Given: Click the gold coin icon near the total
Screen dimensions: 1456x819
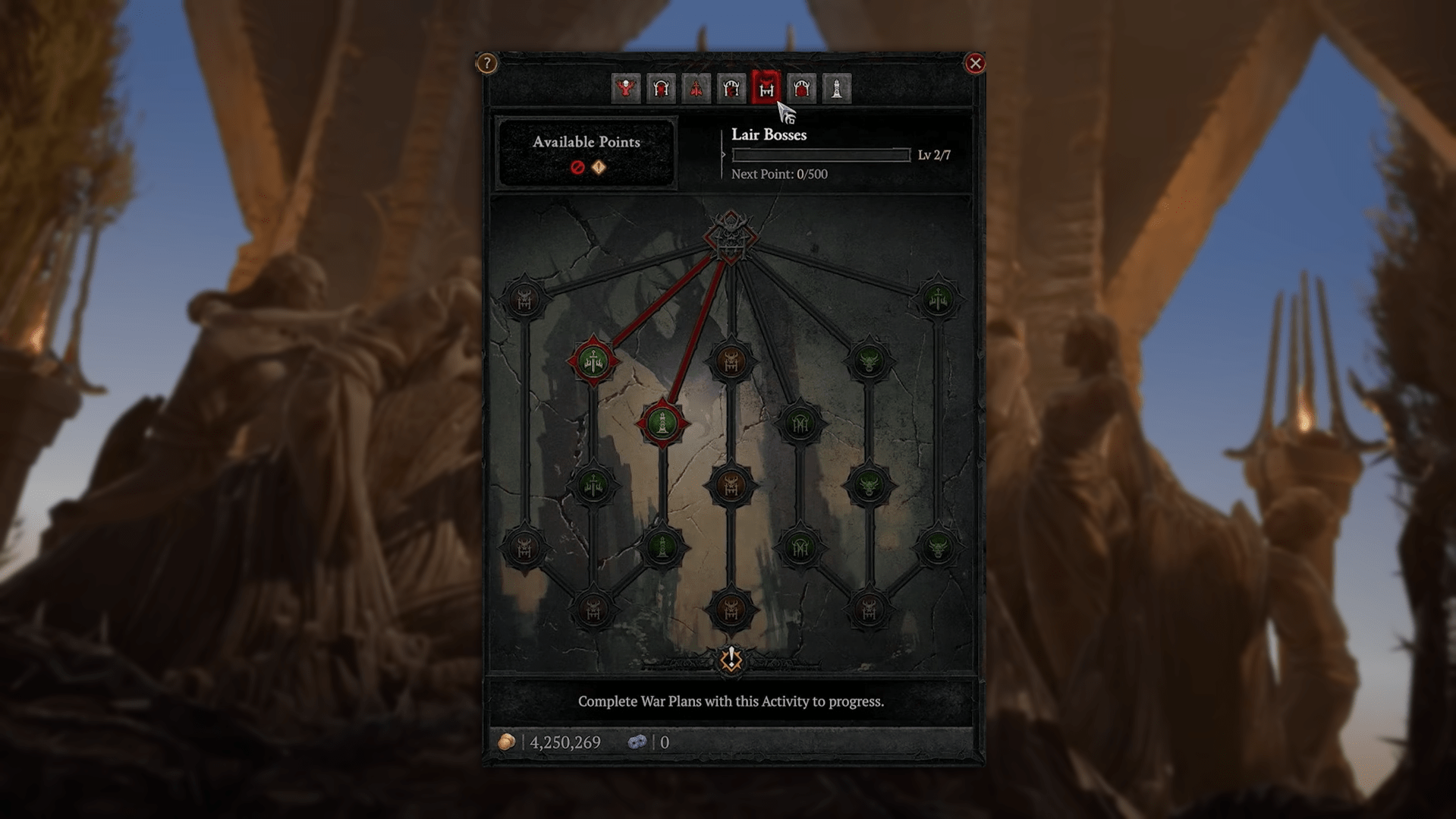Looking at the screenshot, I should click(x=506, y=742).
